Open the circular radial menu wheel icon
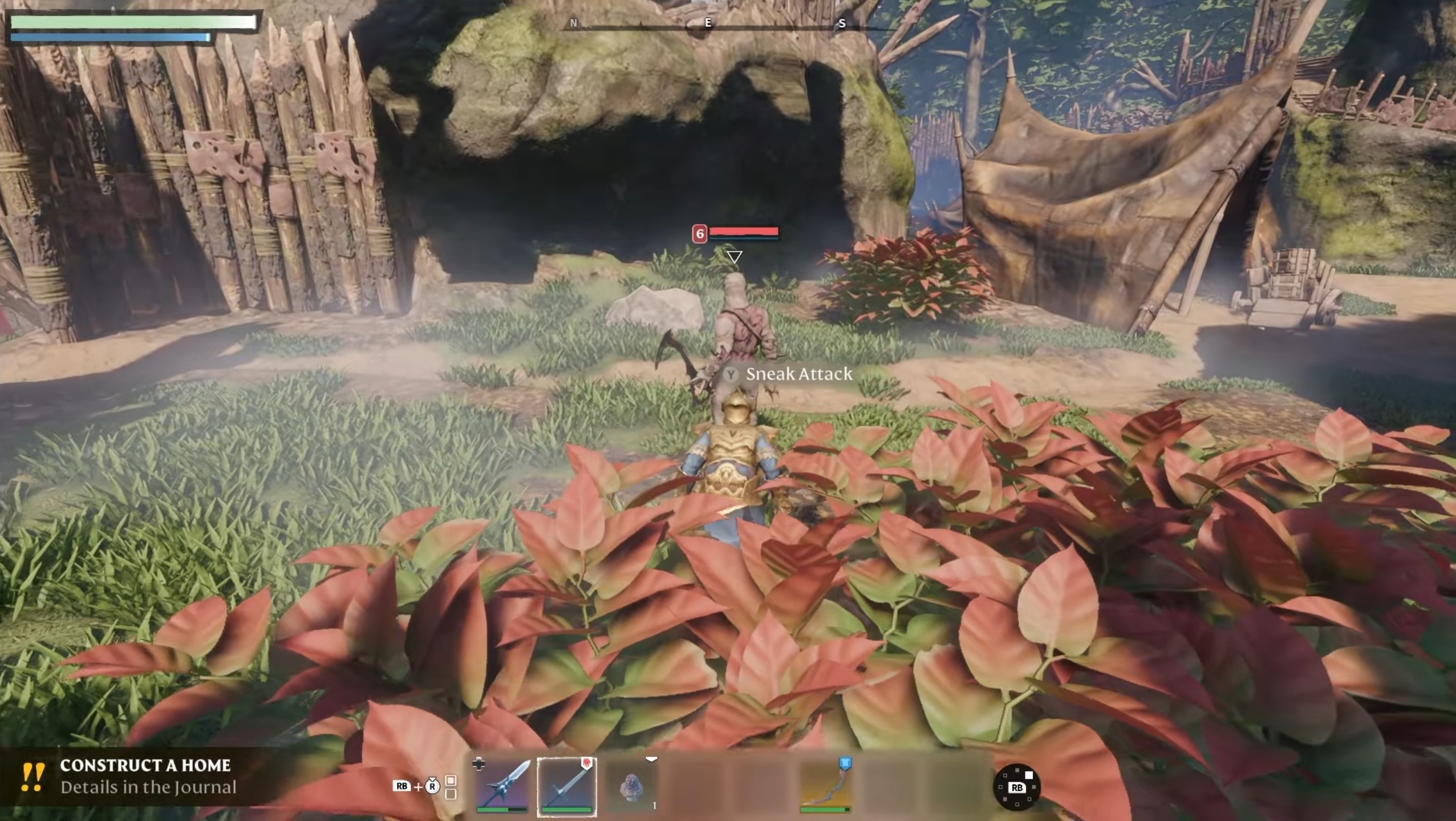 [x=1016, y=787]
